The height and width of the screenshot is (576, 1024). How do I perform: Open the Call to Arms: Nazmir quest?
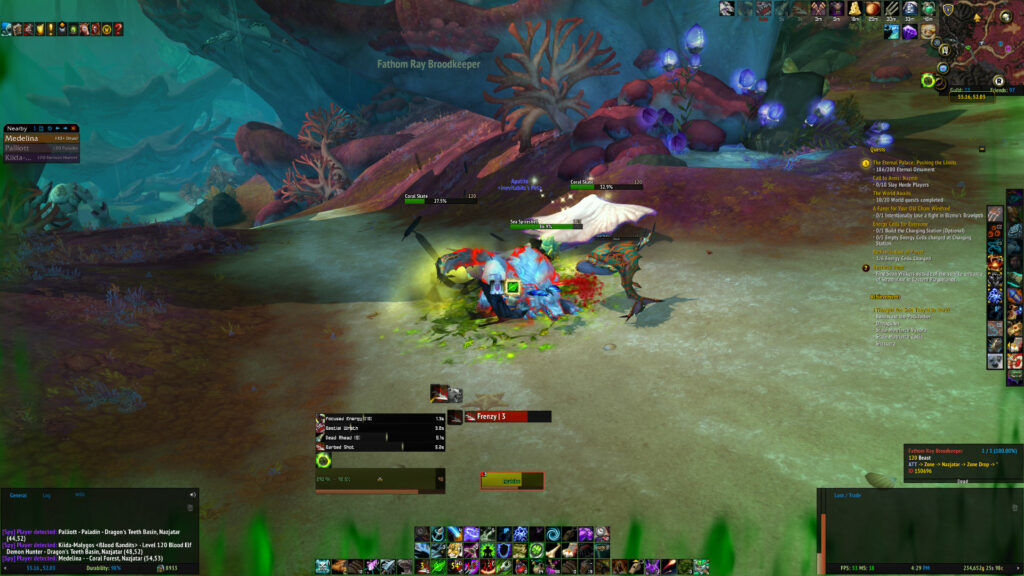[896, 177]
